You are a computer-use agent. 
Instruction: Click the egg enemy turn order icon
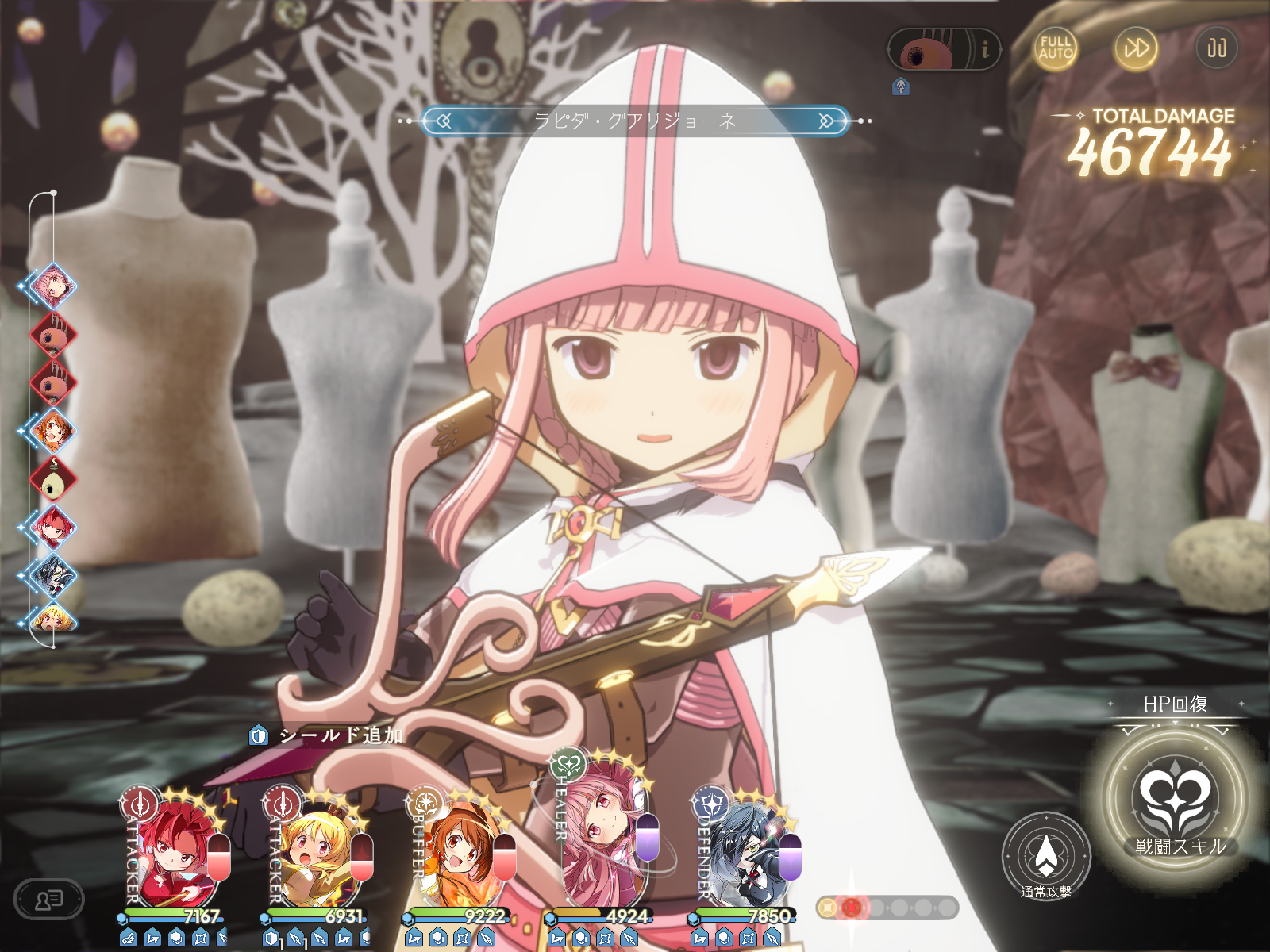click(52, 478)
